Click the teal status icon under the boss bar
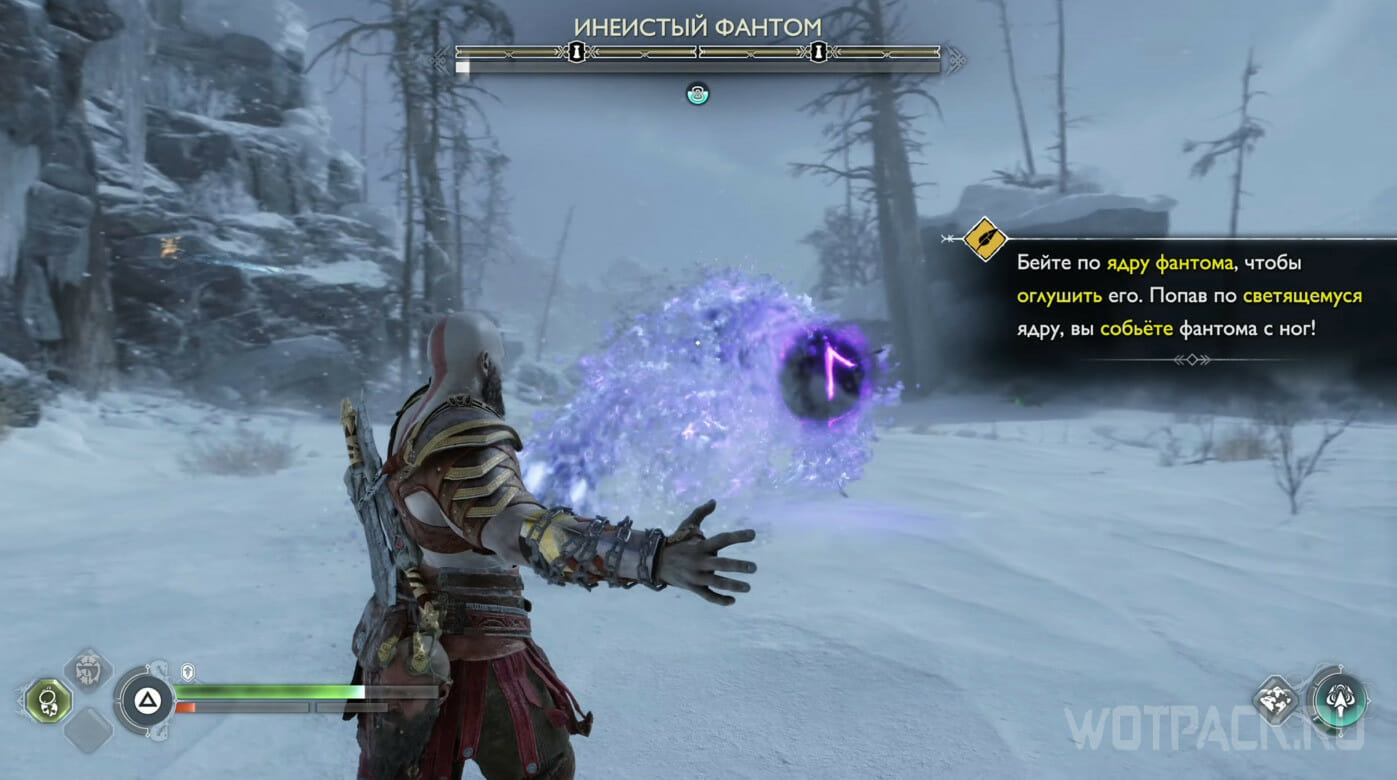The image size is (1397, 780). [x=697, y=94]
